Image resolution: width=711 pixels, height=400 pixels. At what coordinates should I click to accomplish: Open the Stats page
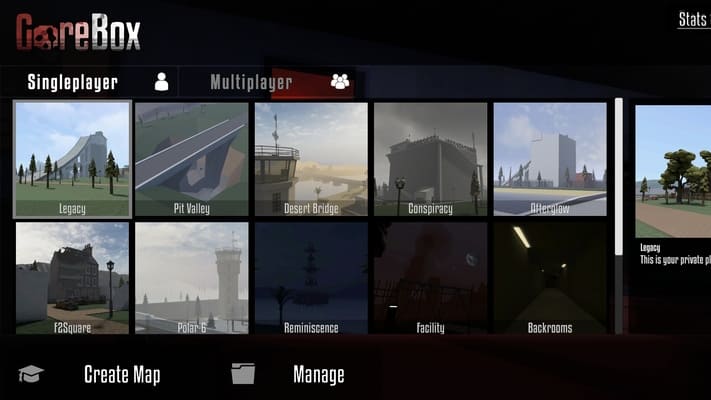coord(692,20)
